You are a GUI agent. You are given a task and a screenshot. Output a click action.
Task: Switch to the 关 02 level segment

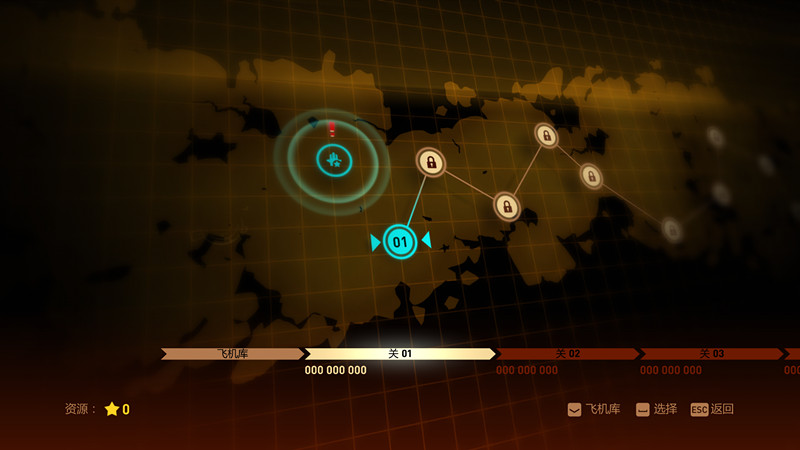point(567,354)
